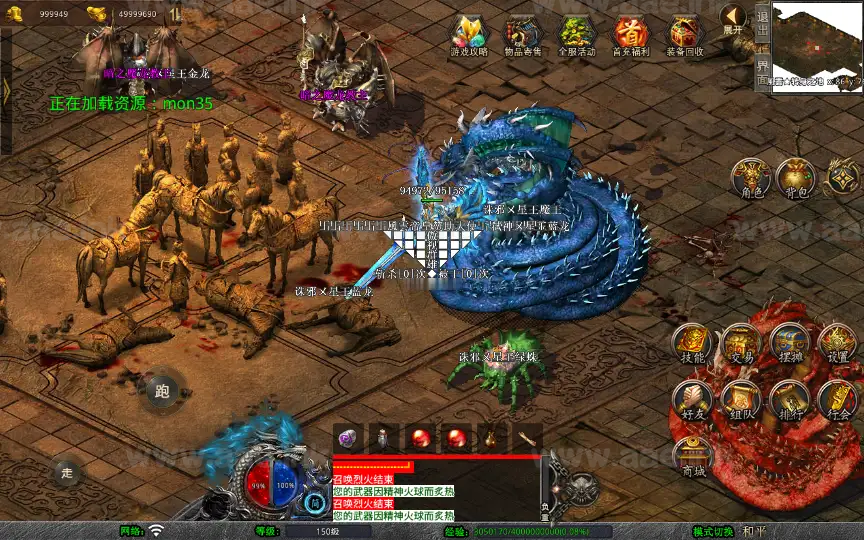The width and height of the screenshot is (864, 540).
Task: Open the 排行 rankings menu
Action: (x=790, y=400)
